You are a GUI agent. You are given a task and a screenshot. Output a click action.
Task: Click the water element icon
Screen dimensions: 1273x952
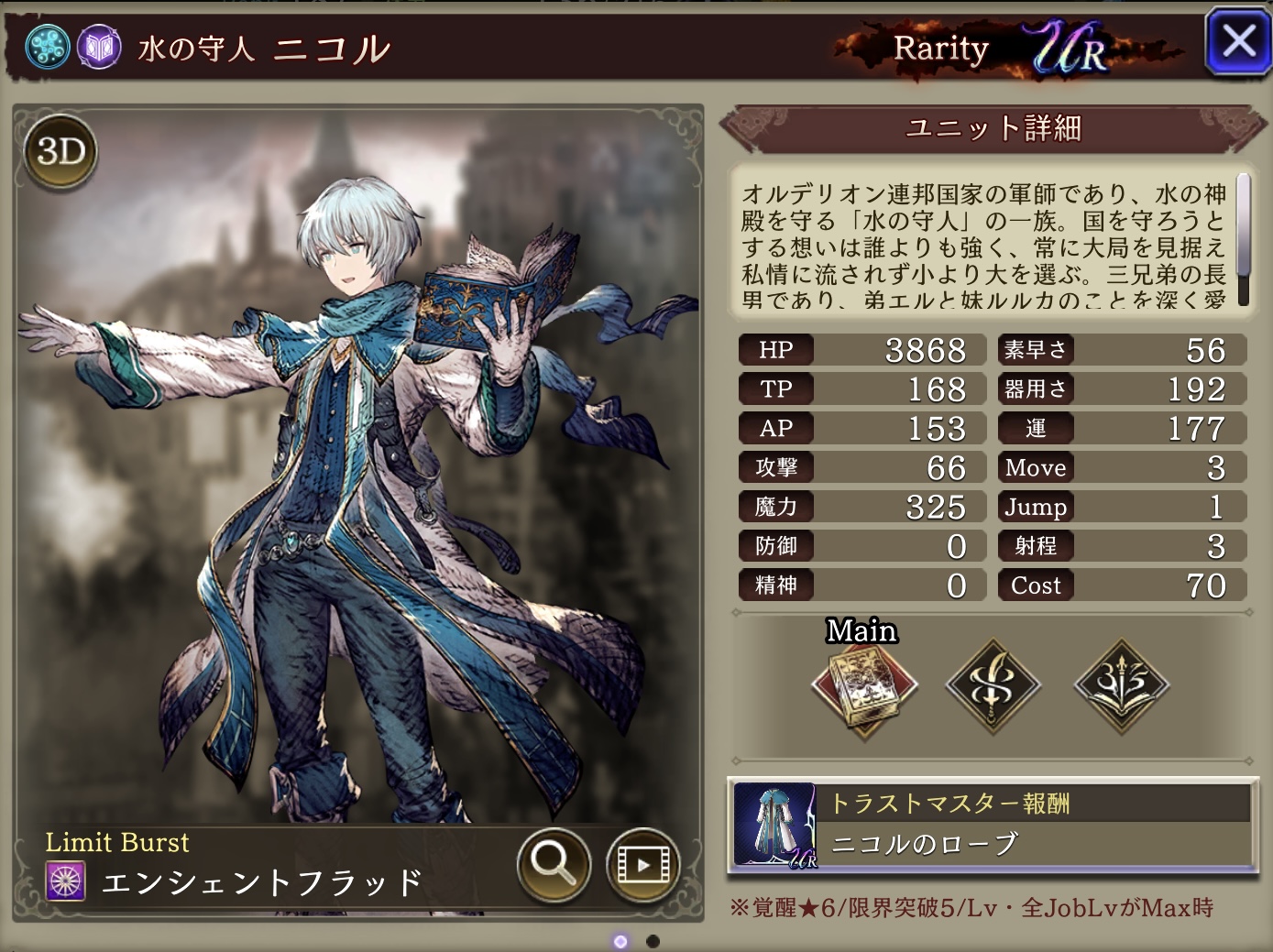[47, 47]
